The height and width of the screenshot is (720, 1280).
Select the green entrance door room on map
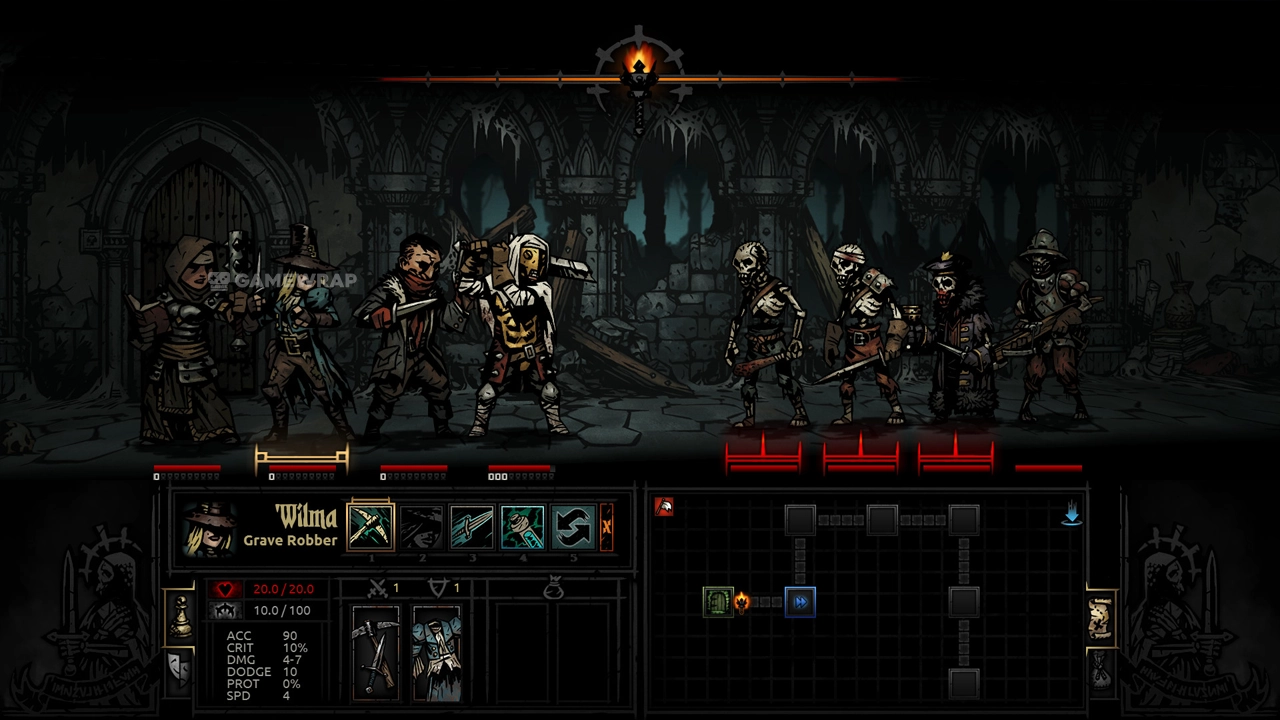tap(717, 601)
